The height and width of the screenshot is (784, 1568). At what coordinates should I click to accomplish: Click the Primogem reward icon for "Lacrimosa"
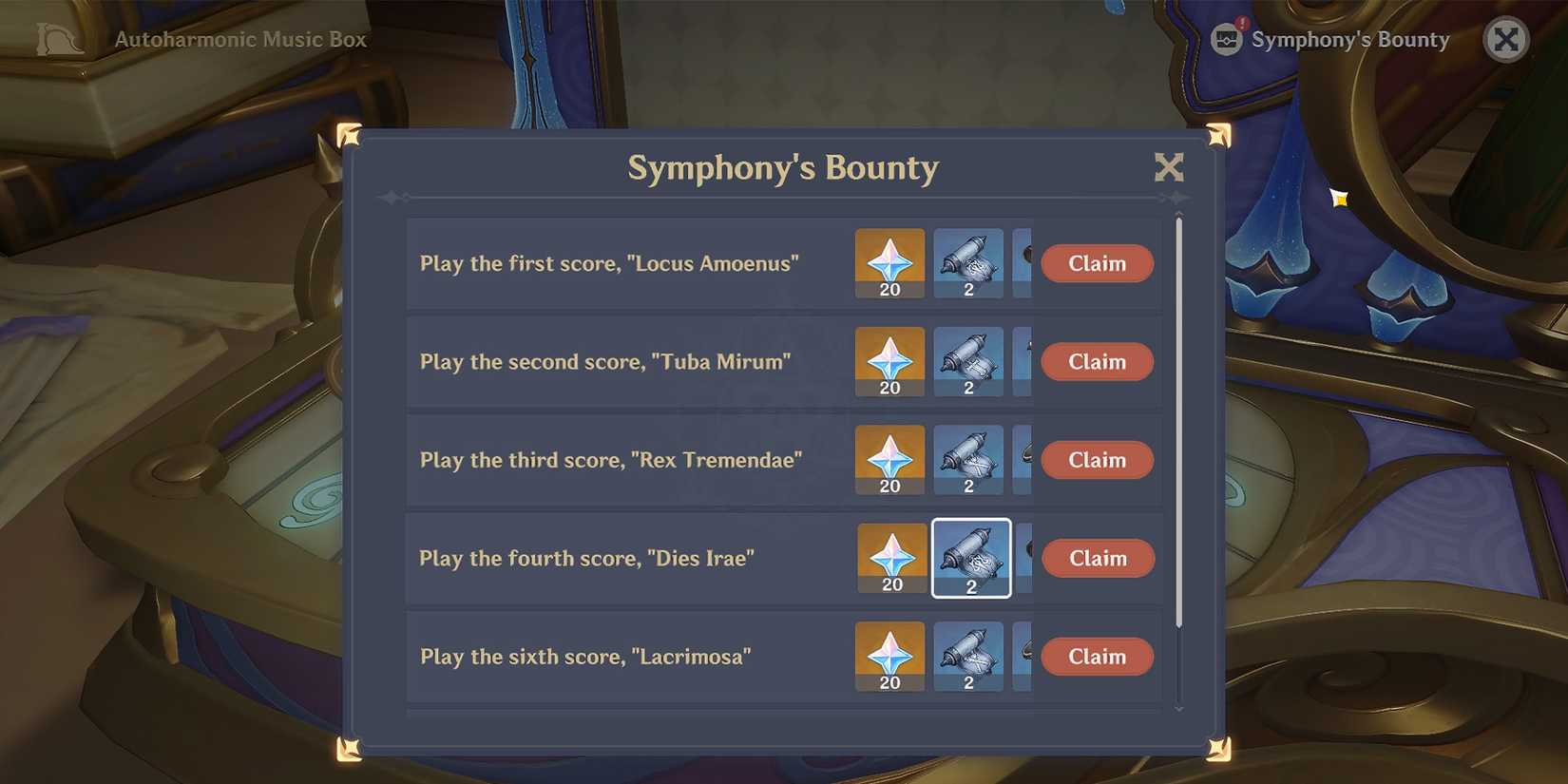coord(889,655)
